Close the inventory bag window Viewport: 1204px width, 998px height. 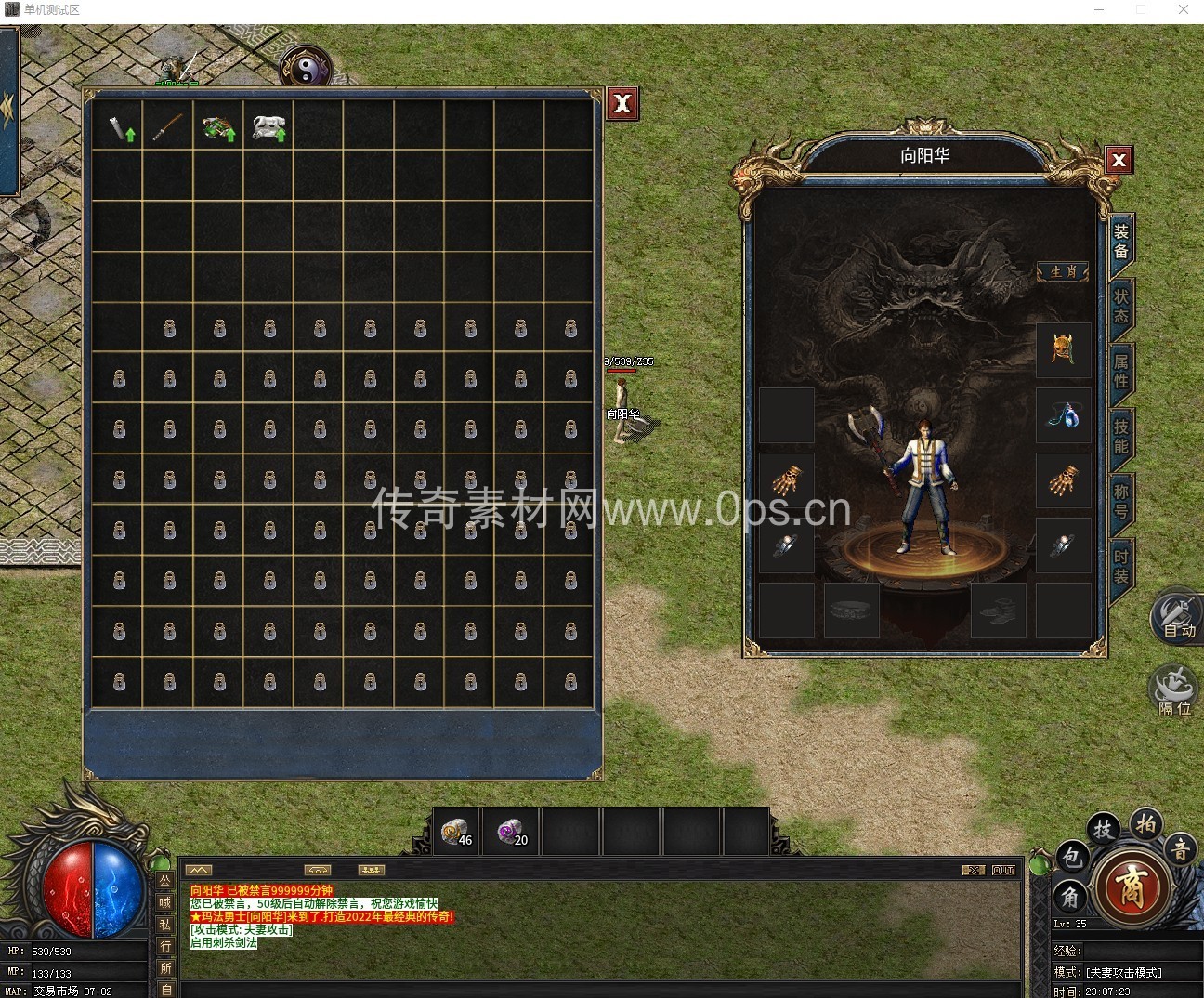(622, 103)
